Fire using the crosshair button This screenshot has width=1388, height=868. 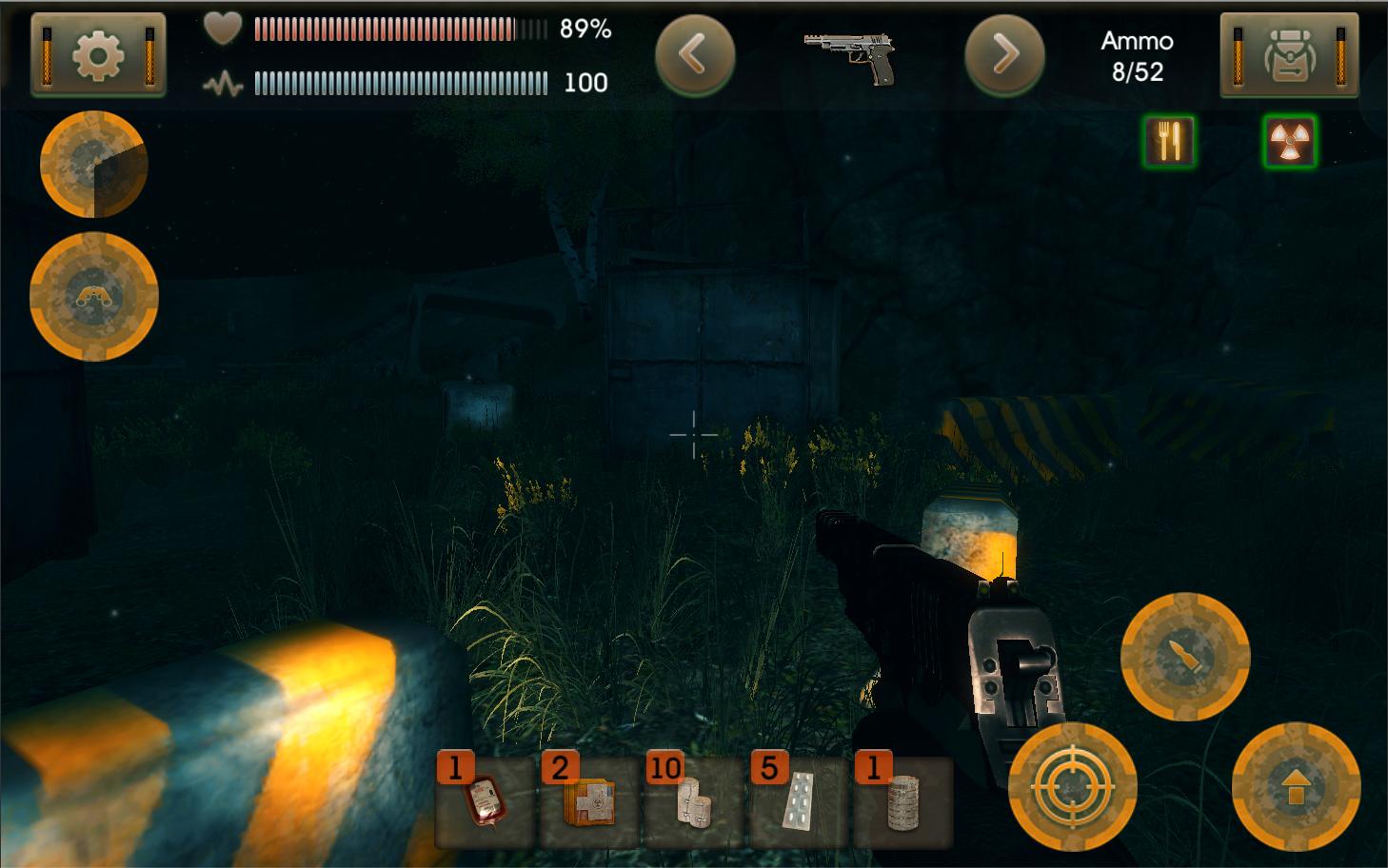pyautogui.click(x=1073, y=787)
